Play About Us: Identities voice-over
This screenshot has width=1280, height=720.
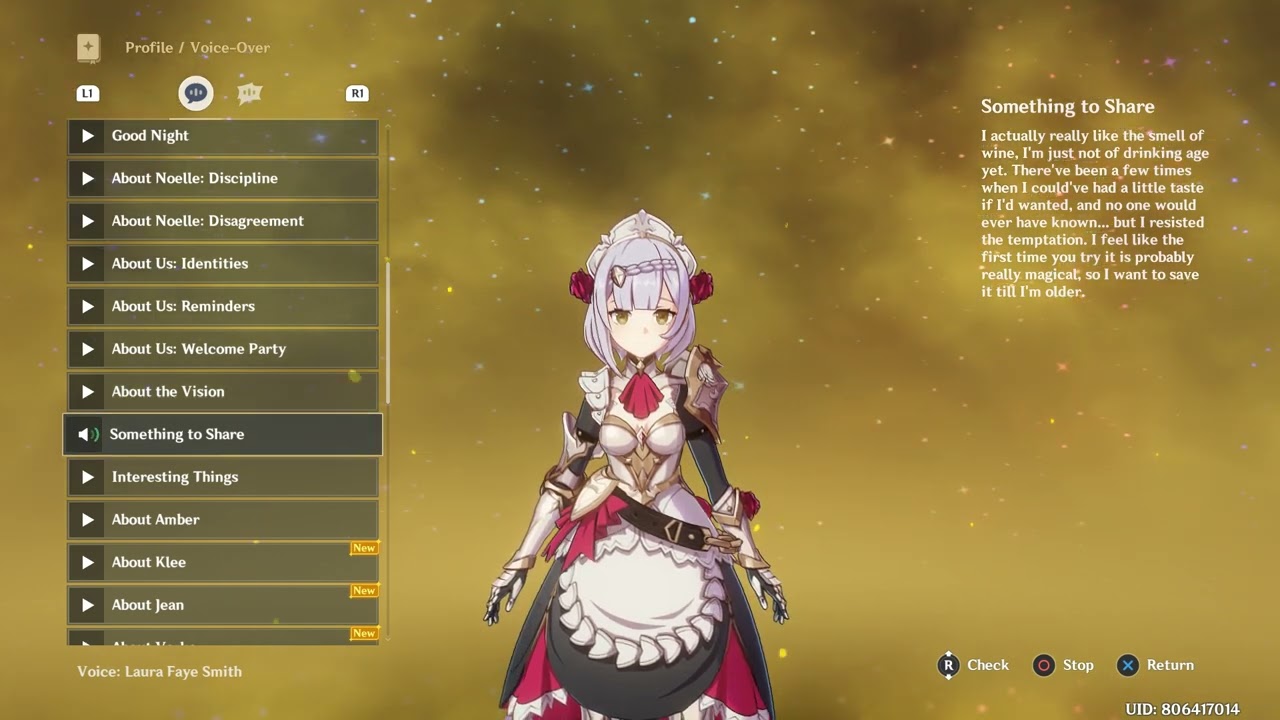[x=222, y=264]
